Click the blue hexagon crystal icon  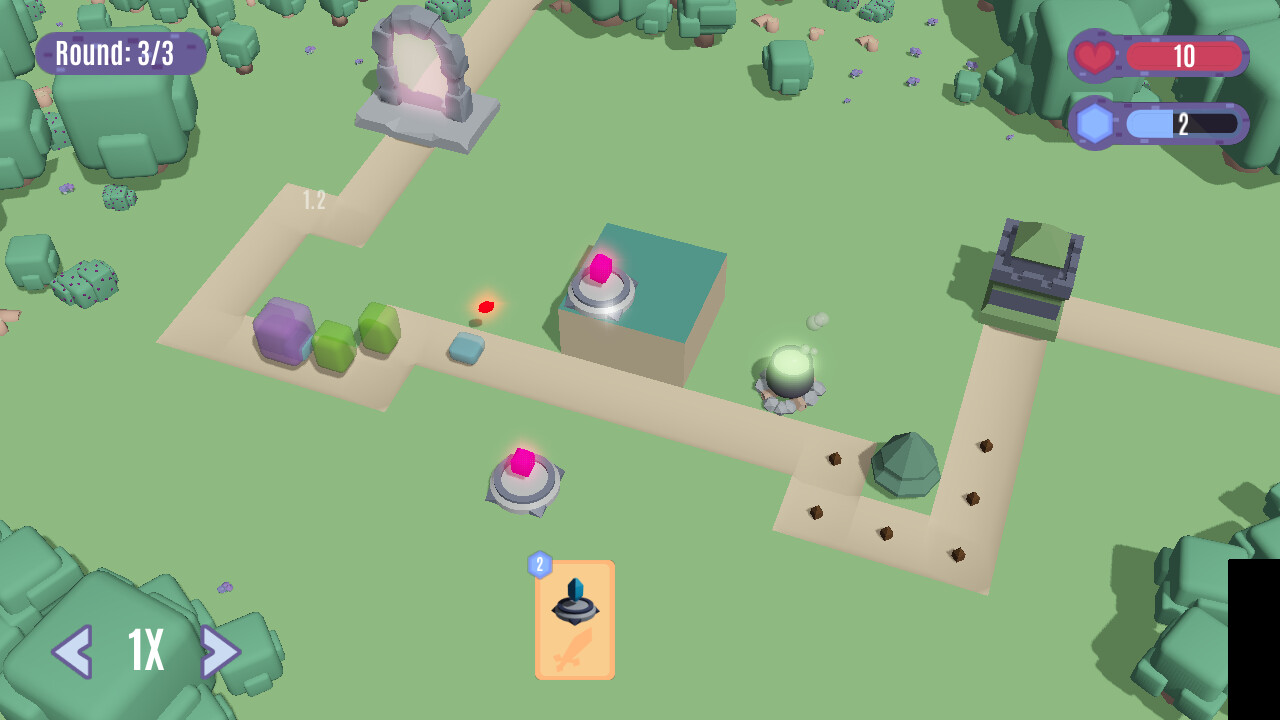[x=1094, y=122]
